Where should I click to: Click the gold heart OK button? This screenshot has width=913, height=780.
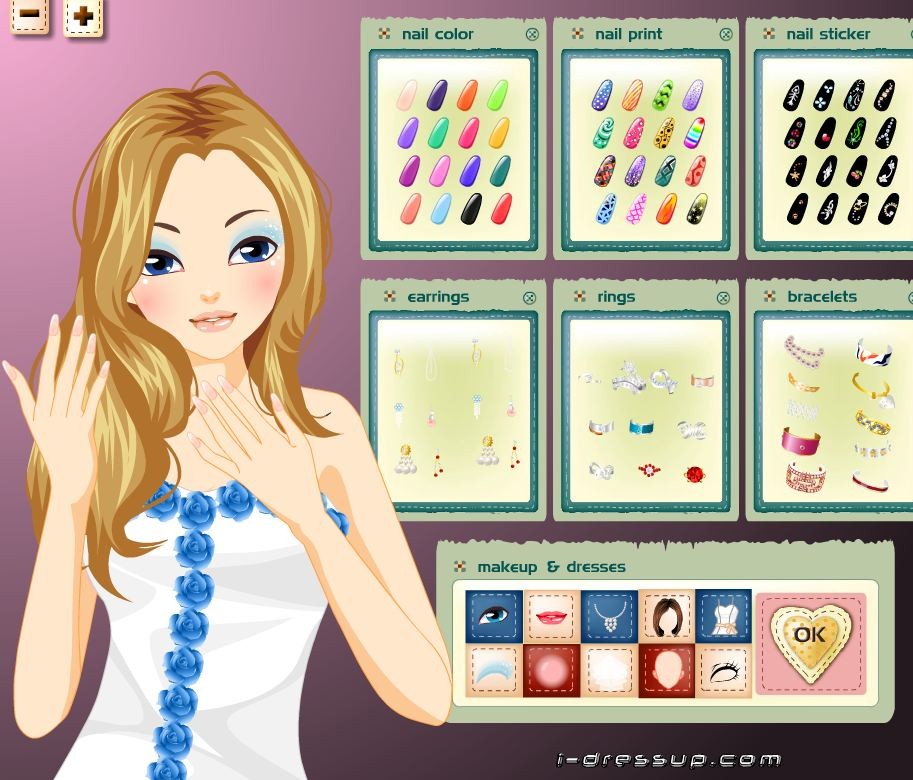click(x=810, y=635)
